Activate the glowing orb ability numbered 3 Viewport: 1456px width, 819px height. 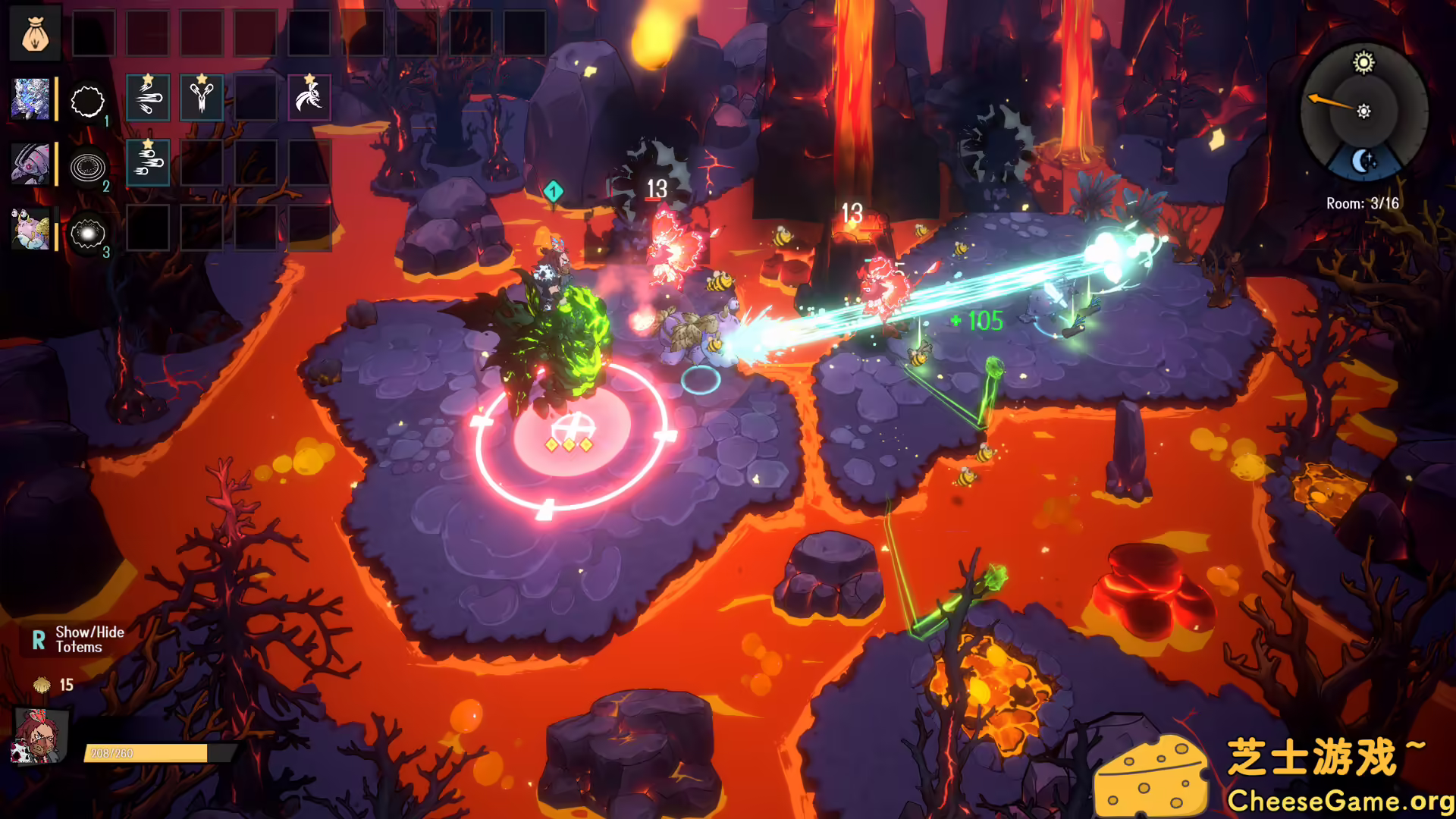(x=87, y=233)
